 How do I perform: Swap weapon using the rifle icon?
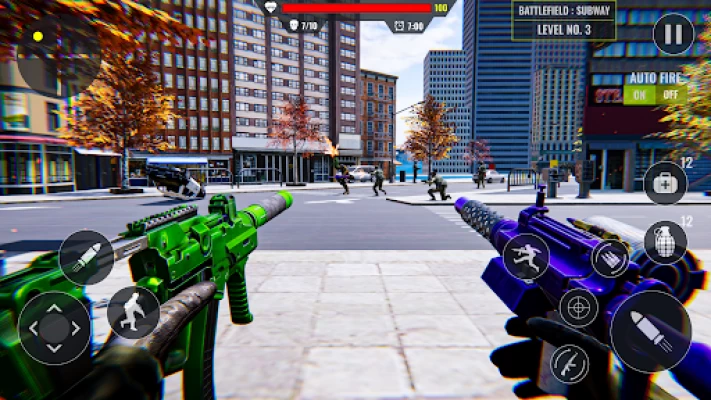[x=570, y=364]
